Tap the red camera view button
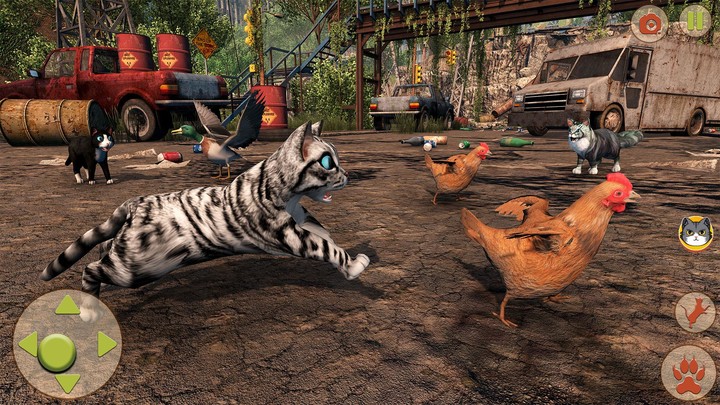The height and width of the screenshot is (405, 720). [649, 22]
